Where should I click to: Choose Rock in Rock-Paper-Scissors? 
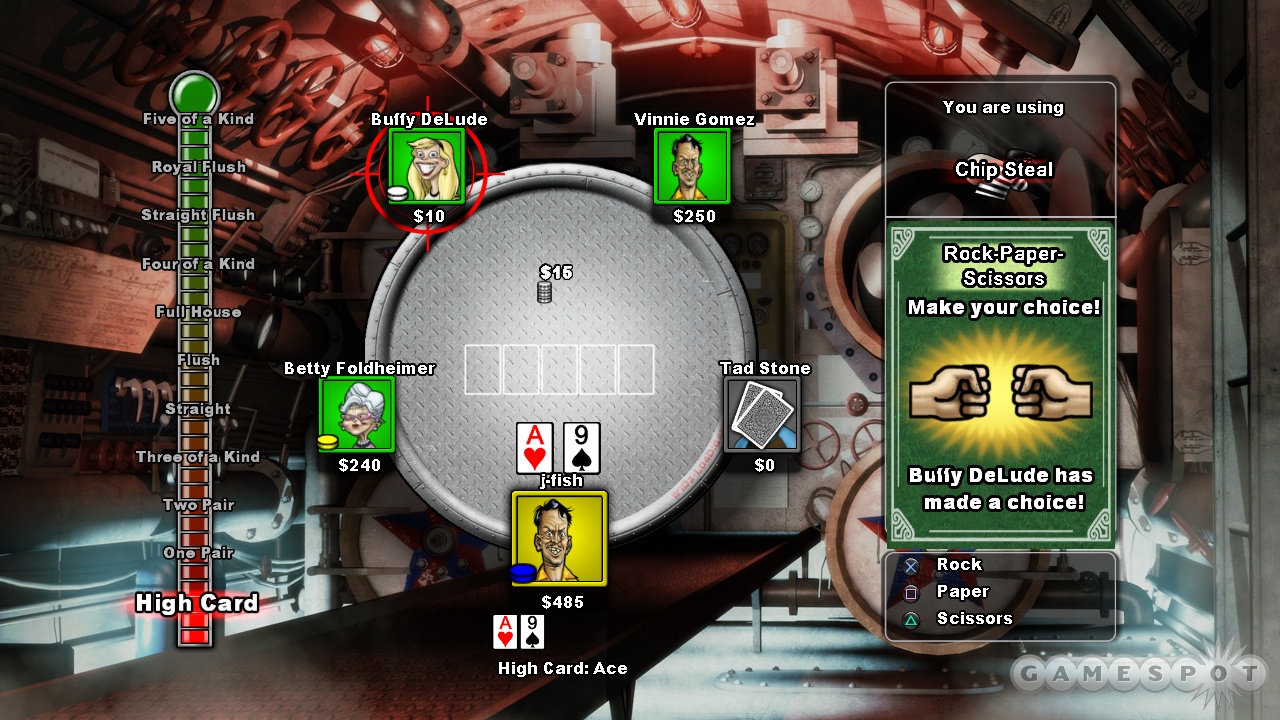point(957,565)
